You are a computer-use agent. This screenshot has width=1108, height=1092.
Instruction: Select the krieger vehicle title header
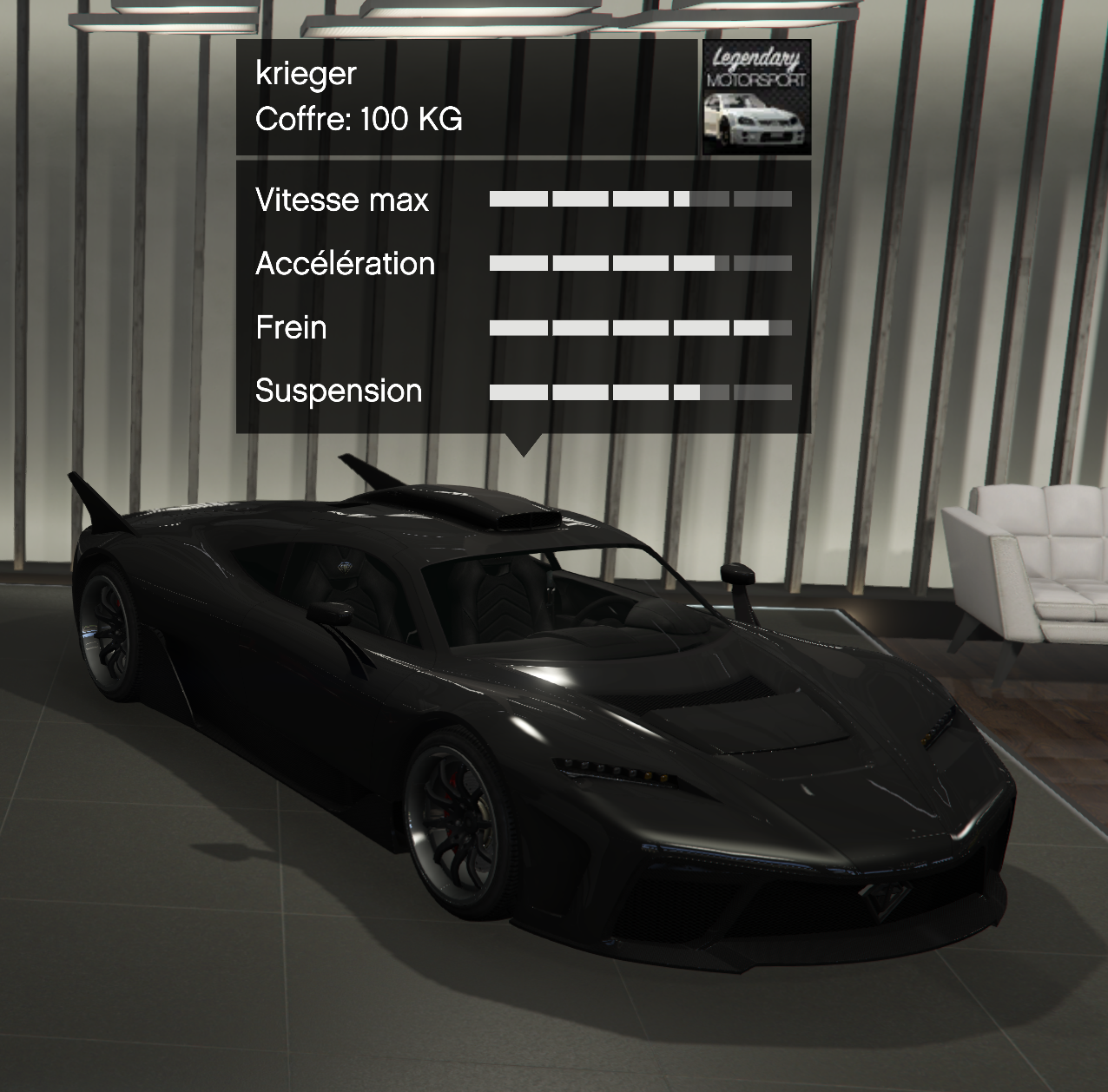point(307,74)
